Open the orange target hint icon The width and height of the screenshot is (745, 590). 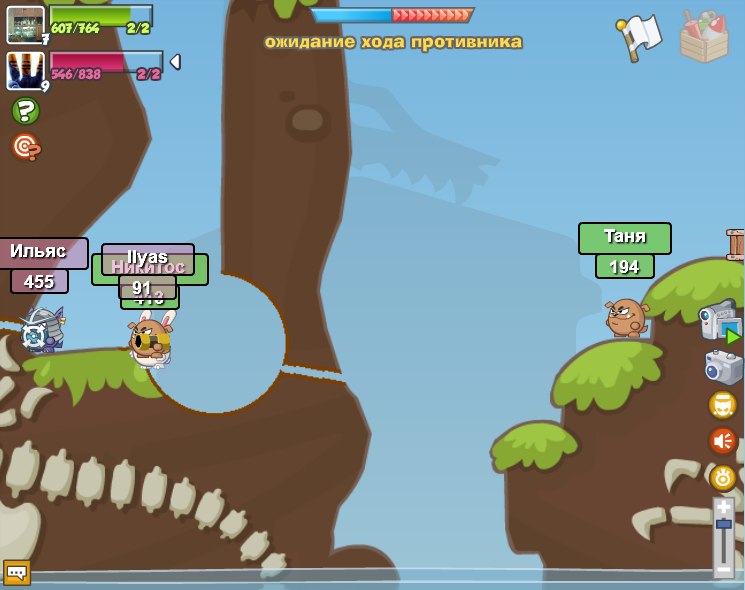(26, 147)
